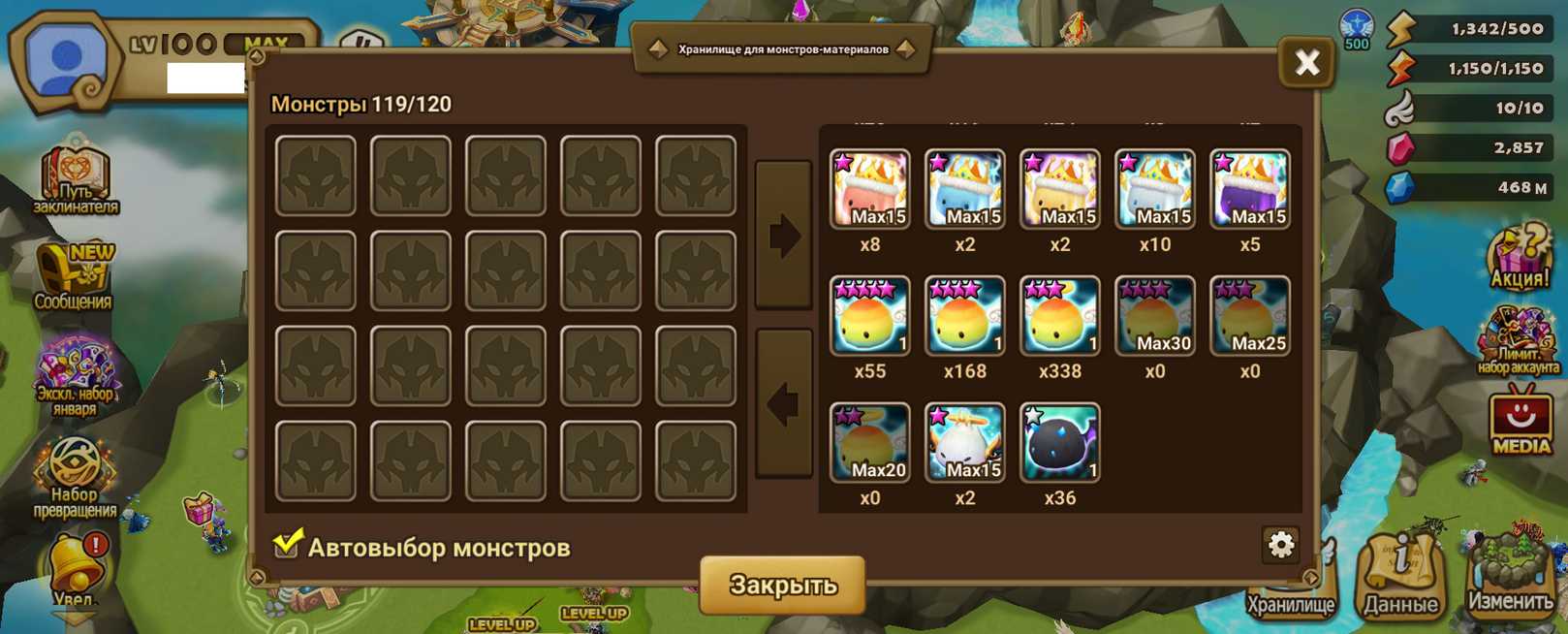
Task: Select the rainbowmon stack with x338
Action: [1059, 316]
